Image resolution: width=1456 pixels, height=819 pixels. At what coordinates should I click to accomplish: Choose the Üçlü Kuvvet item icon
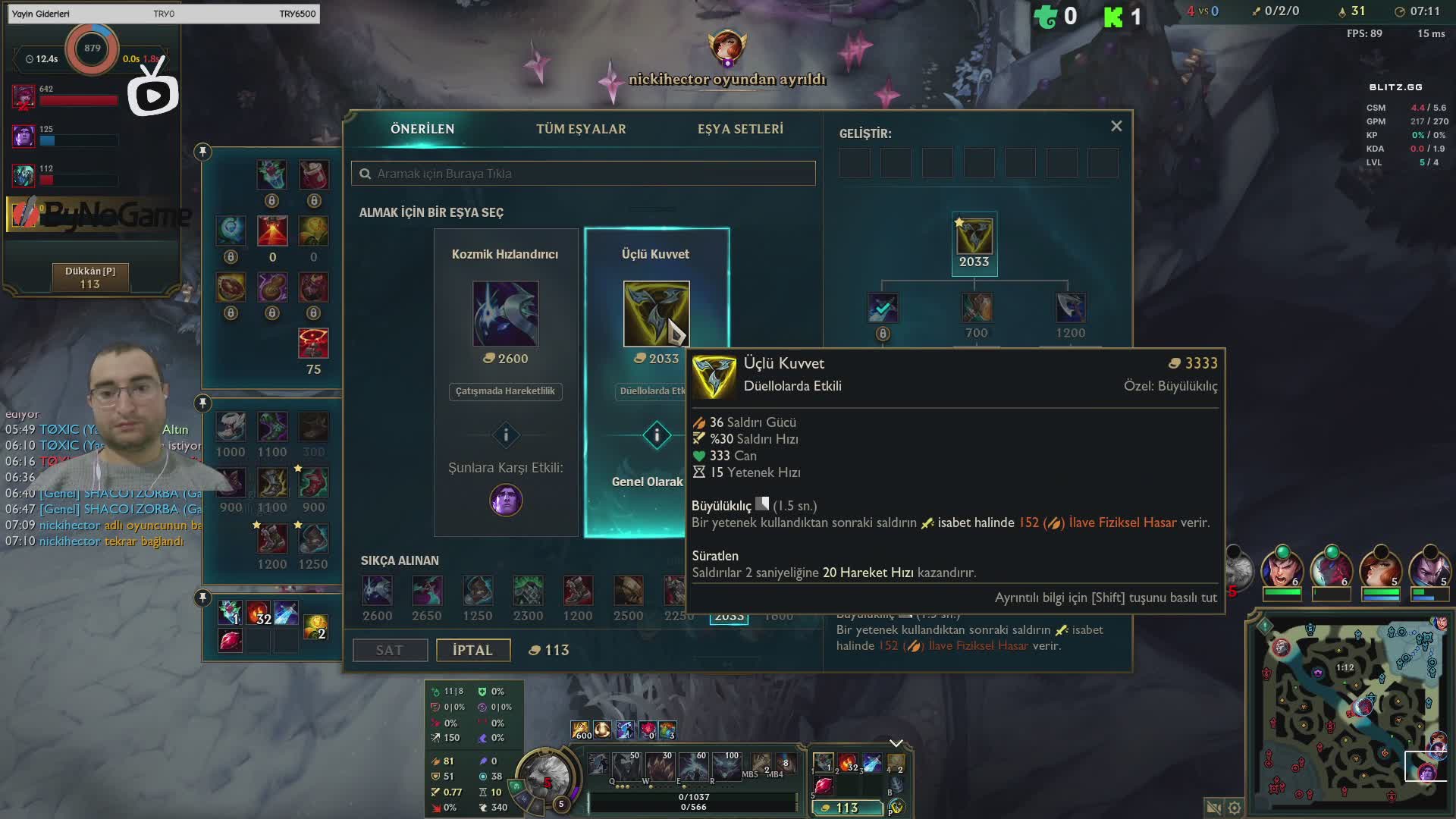[x=656, y=314]
